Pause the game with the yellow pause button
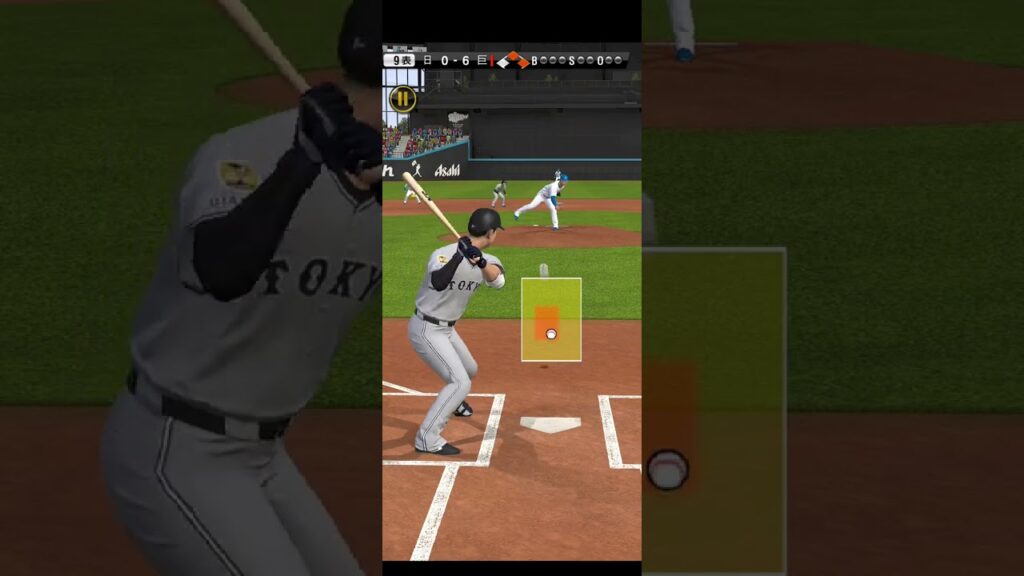1024x576 pixels. (402, 98)
